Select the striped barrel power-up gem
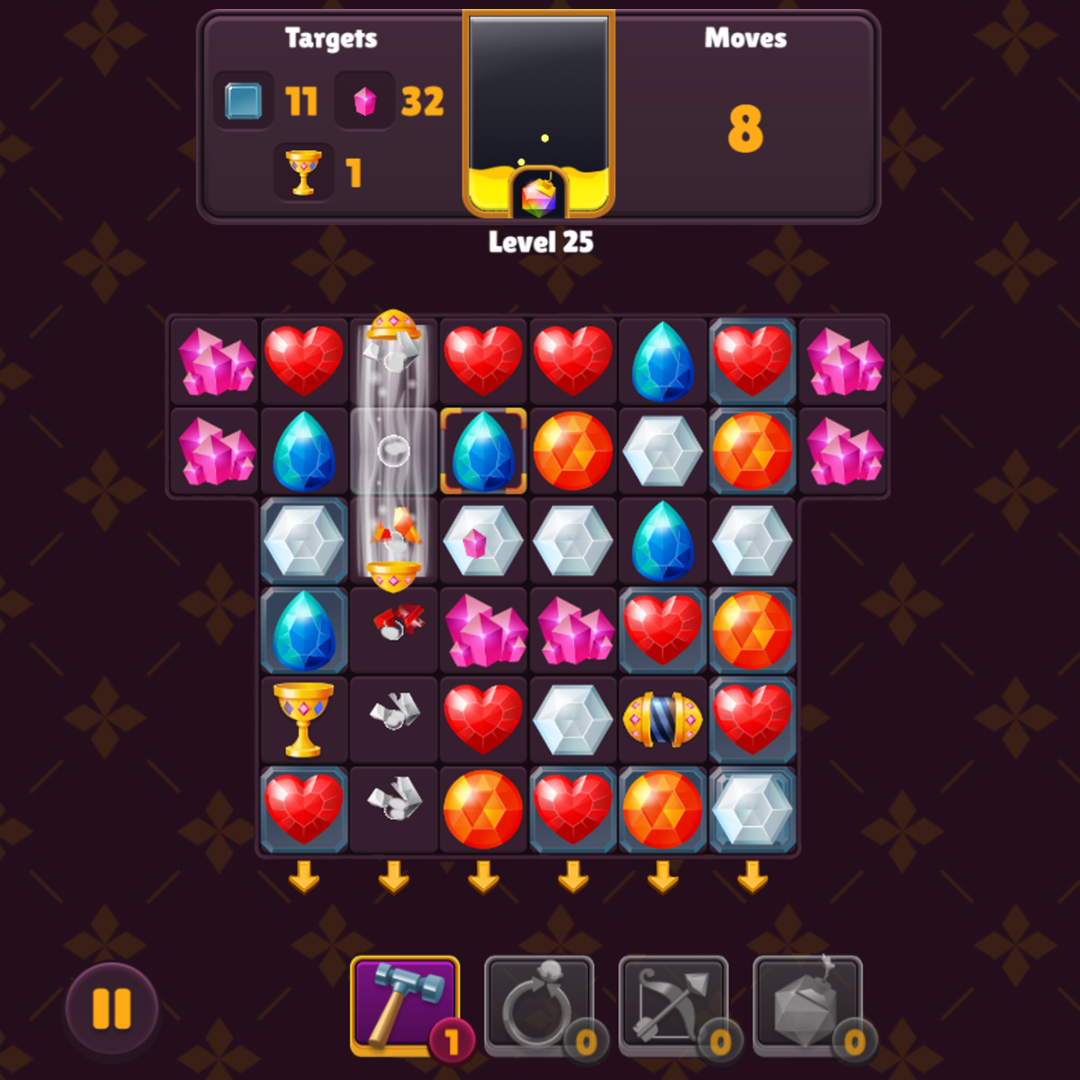This screenshot has width=1080, height=1080. pos(662,719)
